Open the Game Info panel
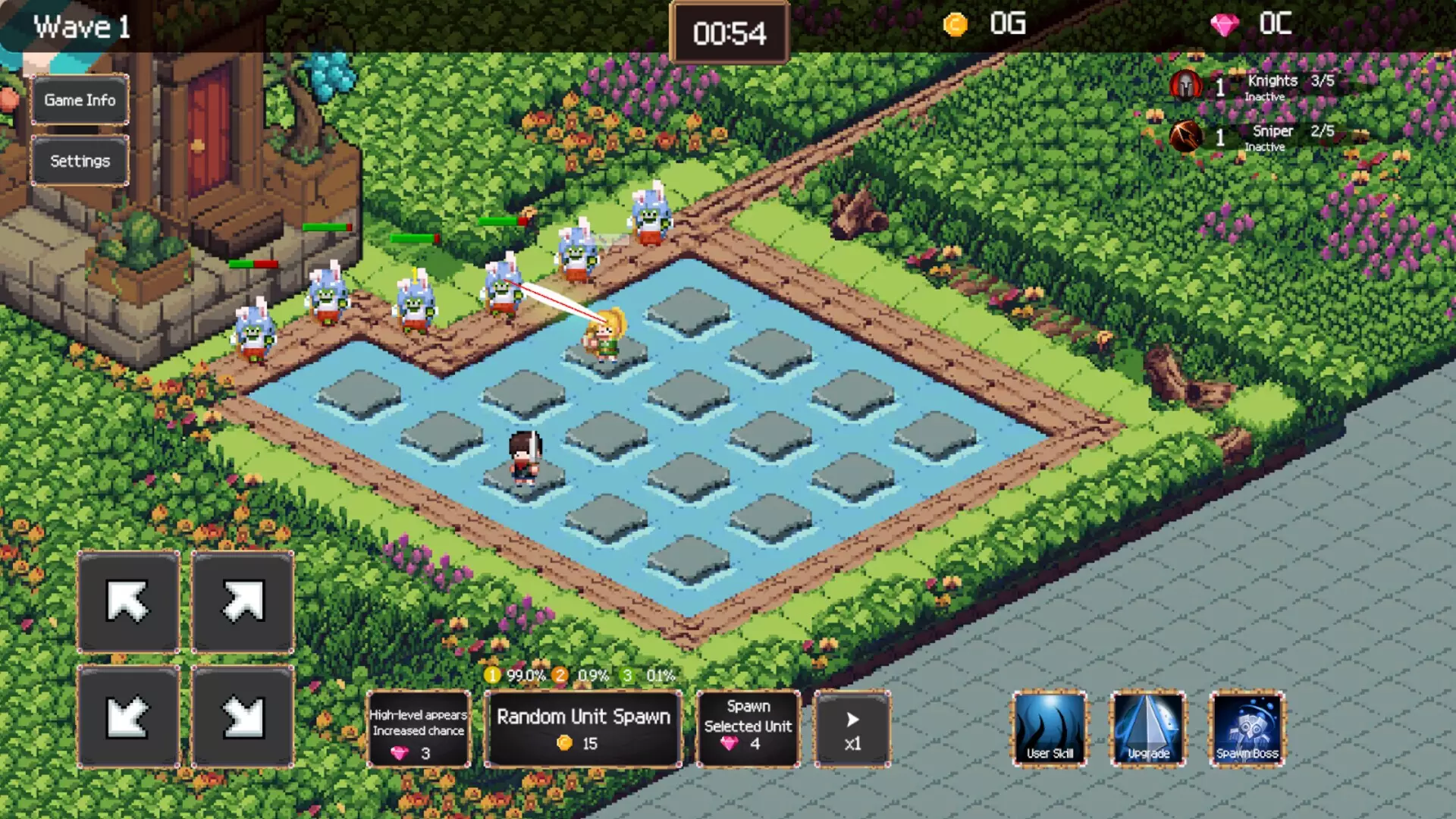The width and height of the screenshot is (1456, 819). click(x=79, y=99)
